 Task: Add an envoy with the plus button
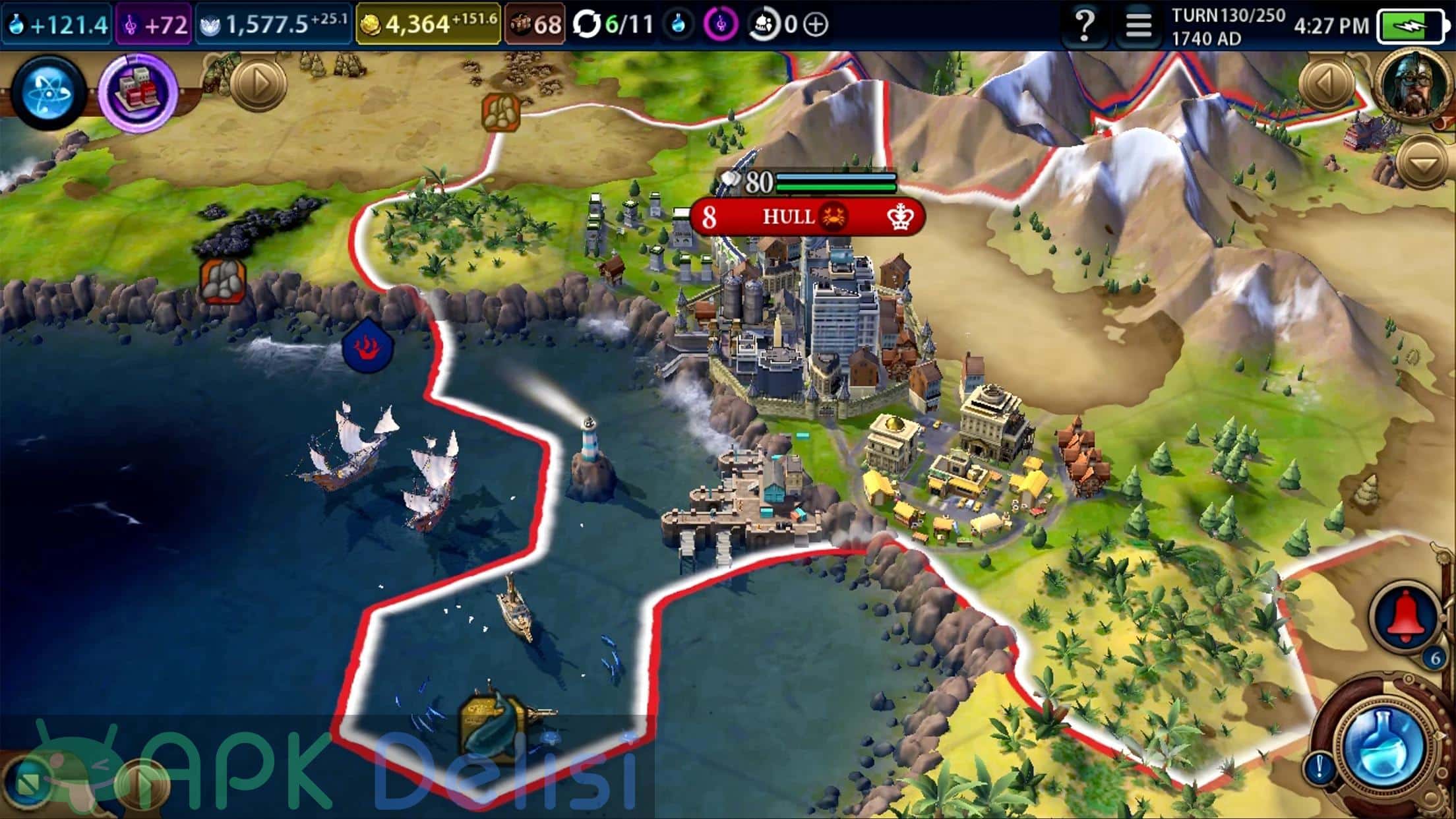(x=816, y=25)
